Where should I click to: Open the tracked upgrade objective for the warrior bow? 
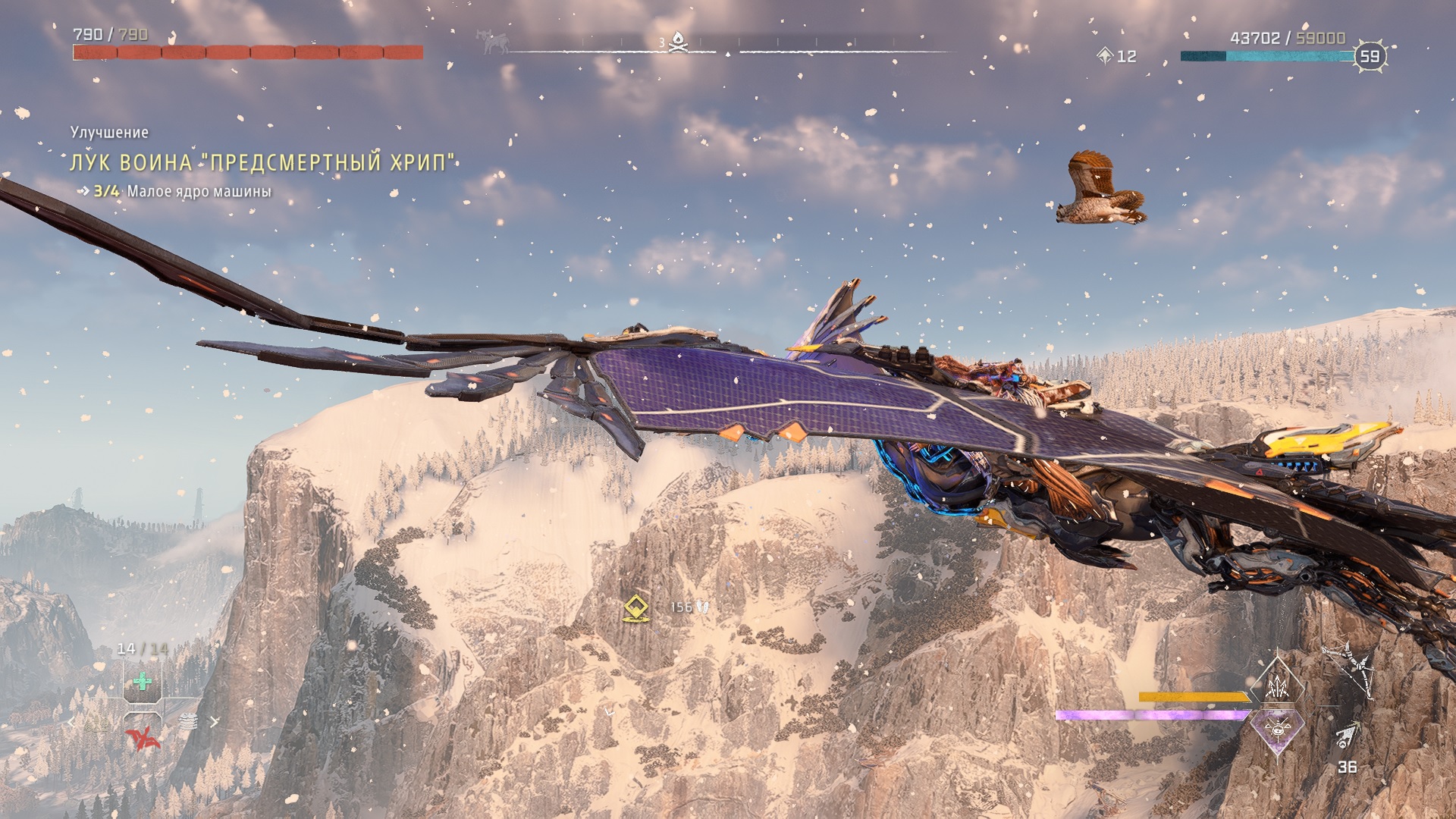262,162
